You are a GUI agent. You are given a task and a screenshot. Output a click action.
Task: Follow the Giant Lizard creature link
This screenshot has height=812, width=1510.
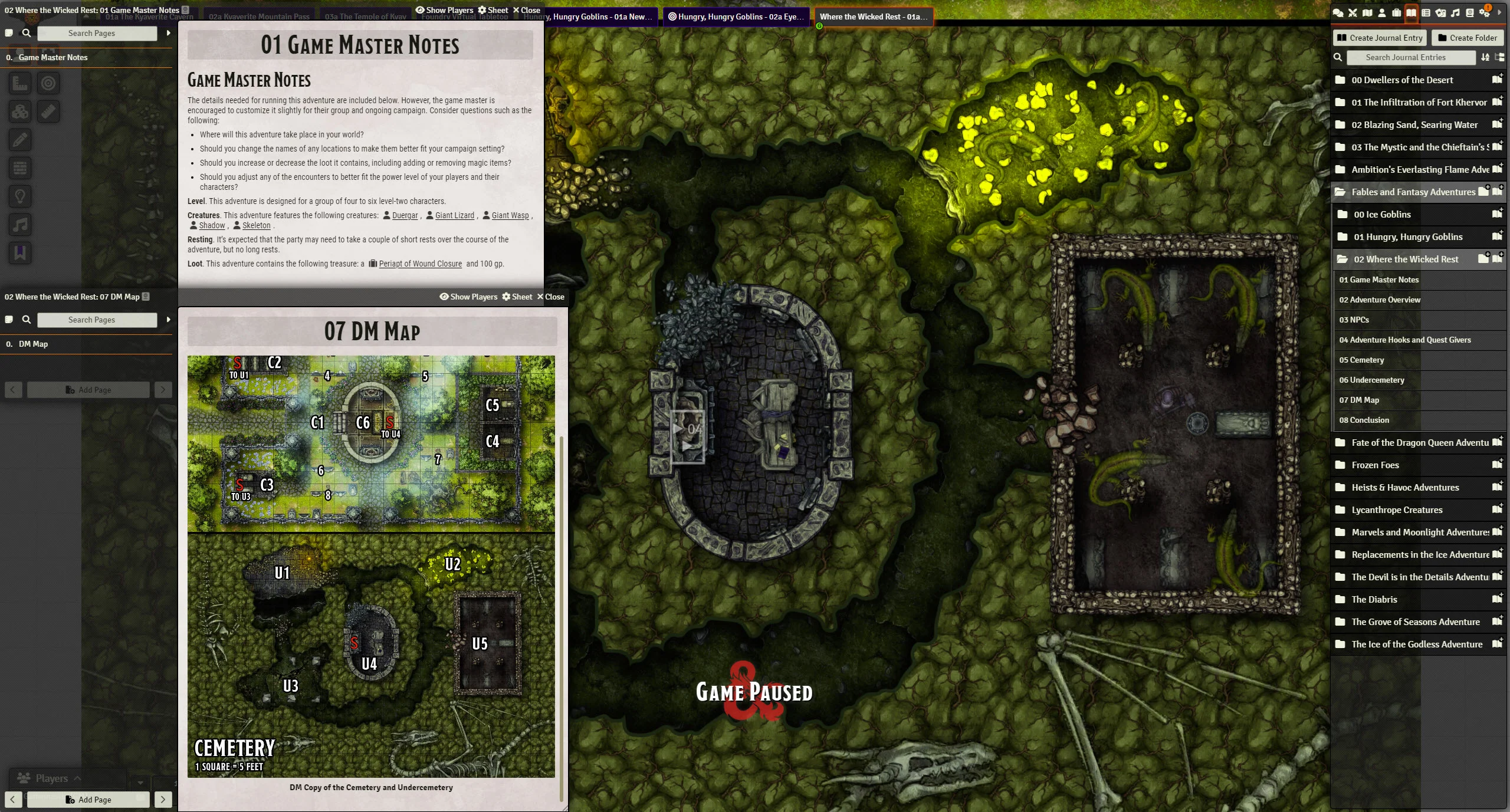(454, 215)
